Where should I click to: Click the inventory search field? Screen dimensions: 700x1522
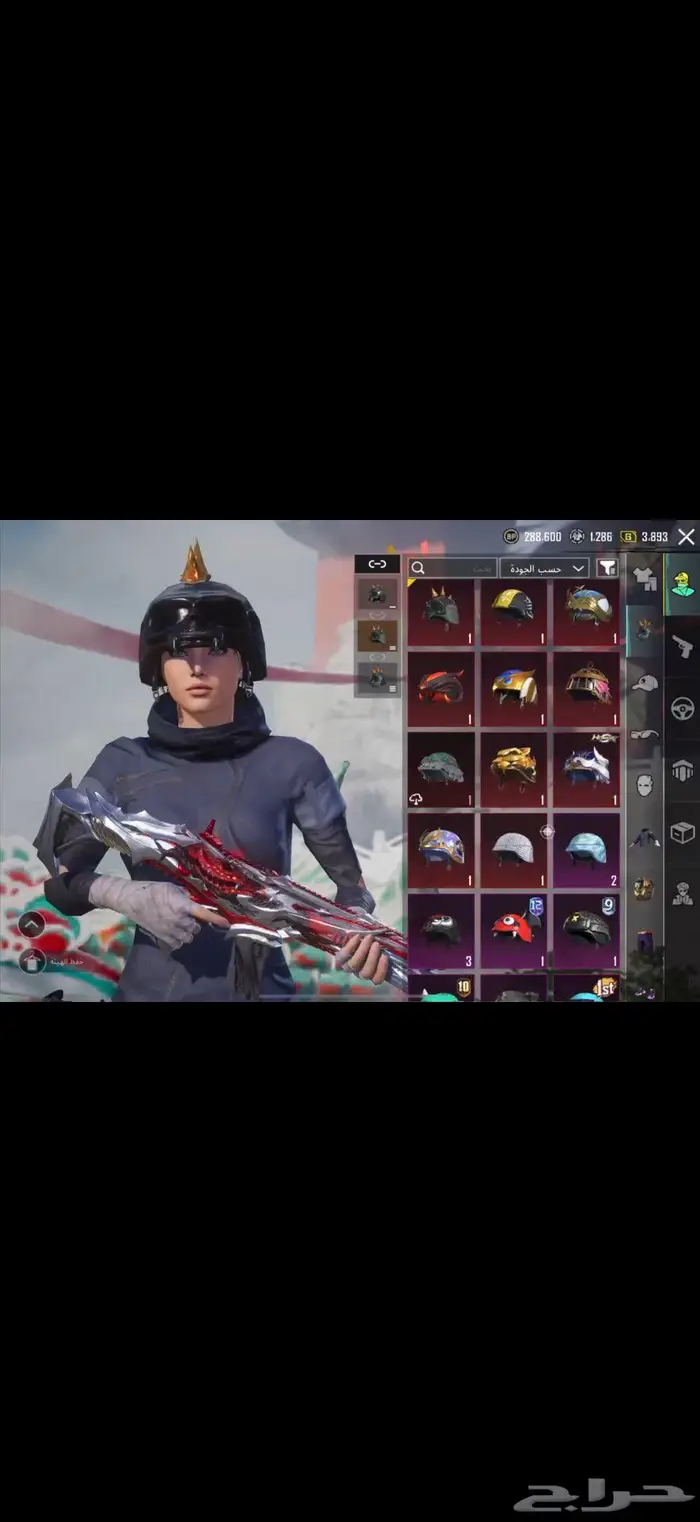point(453,568)
